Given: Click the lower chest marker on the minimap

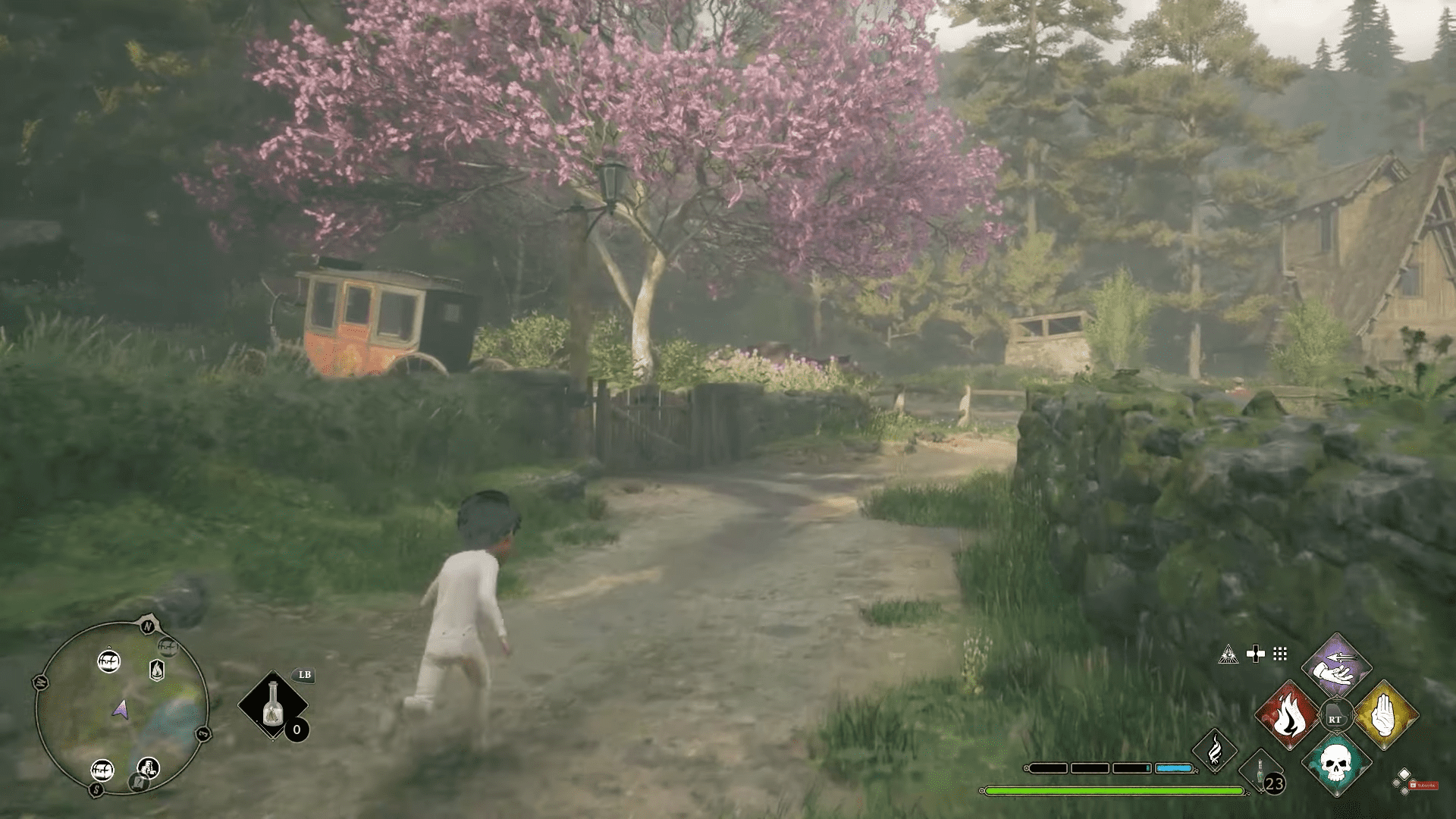Looking at the screenshot, I should [x=102, y=770].
